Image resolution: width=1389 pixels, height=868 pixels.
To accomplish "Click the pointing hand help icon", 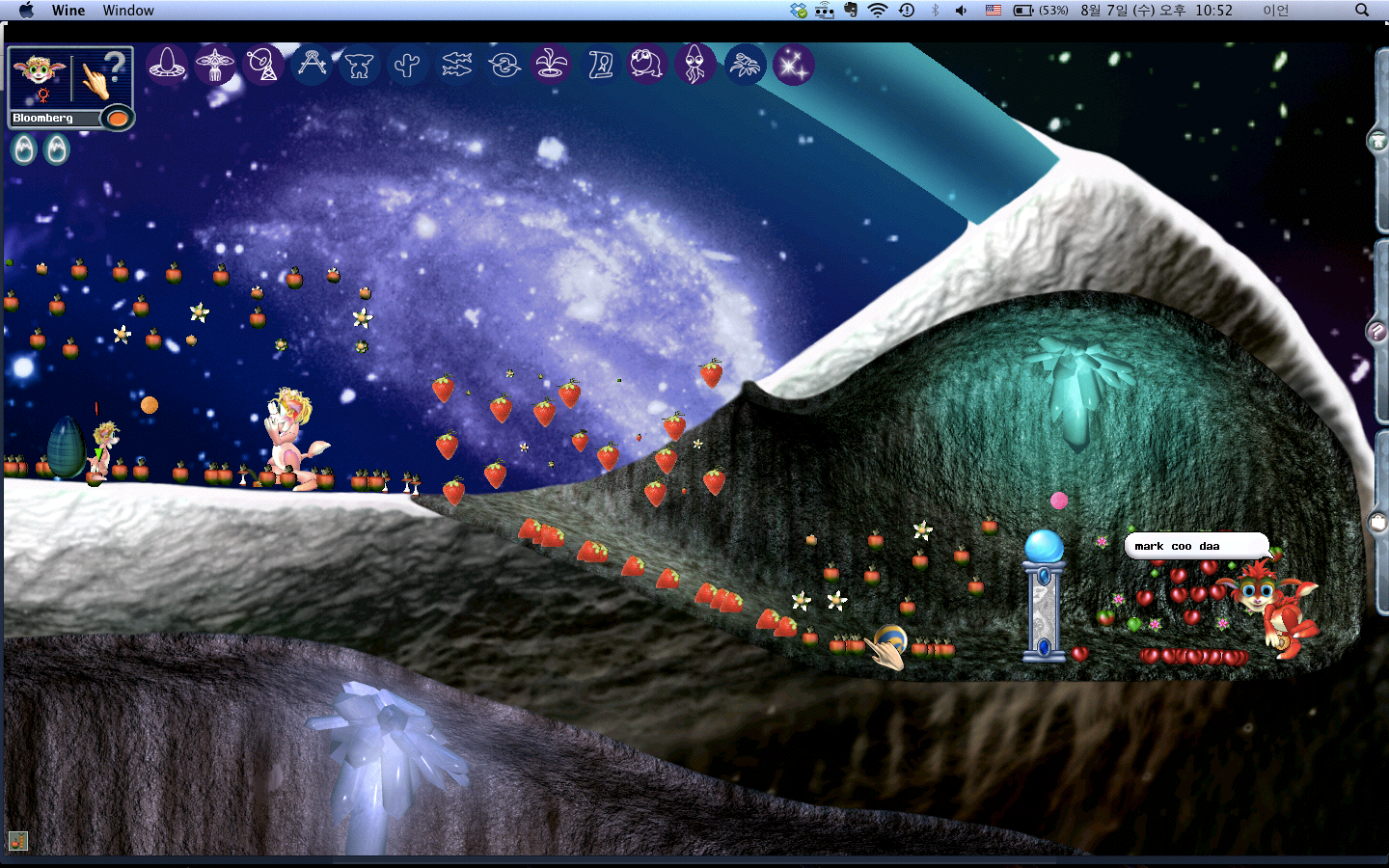I will (101, 75).
